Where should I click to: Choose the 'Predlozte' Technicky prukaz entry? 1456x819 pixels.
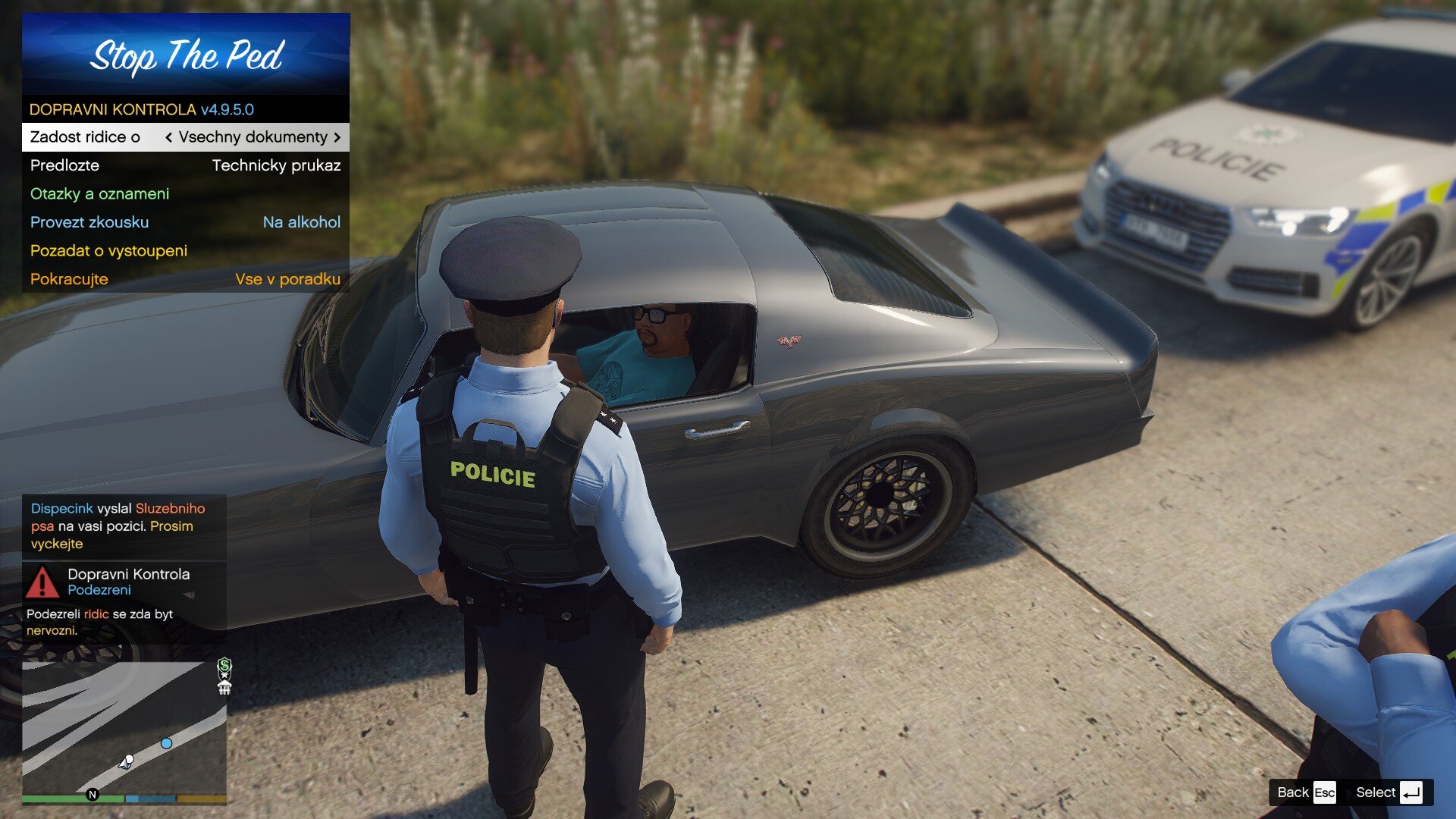(185, 165)
